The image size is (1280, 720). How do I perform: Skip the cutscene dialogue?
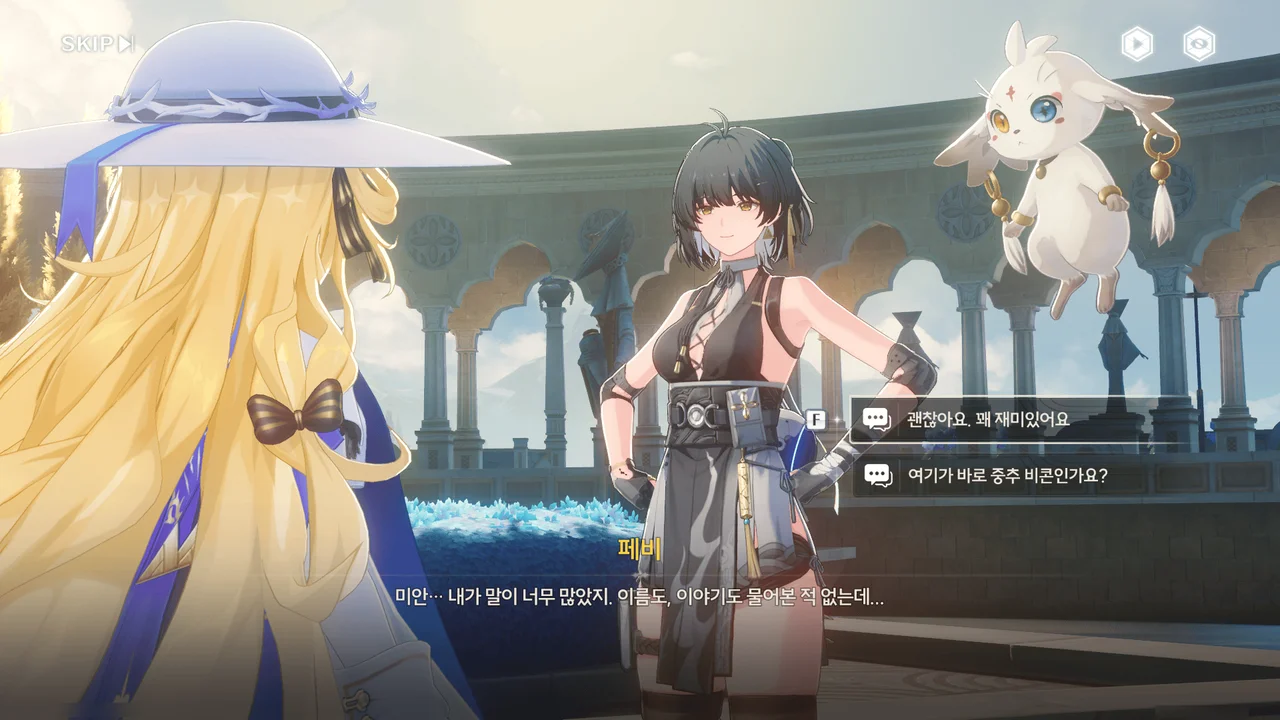click(x=97, y=44)
